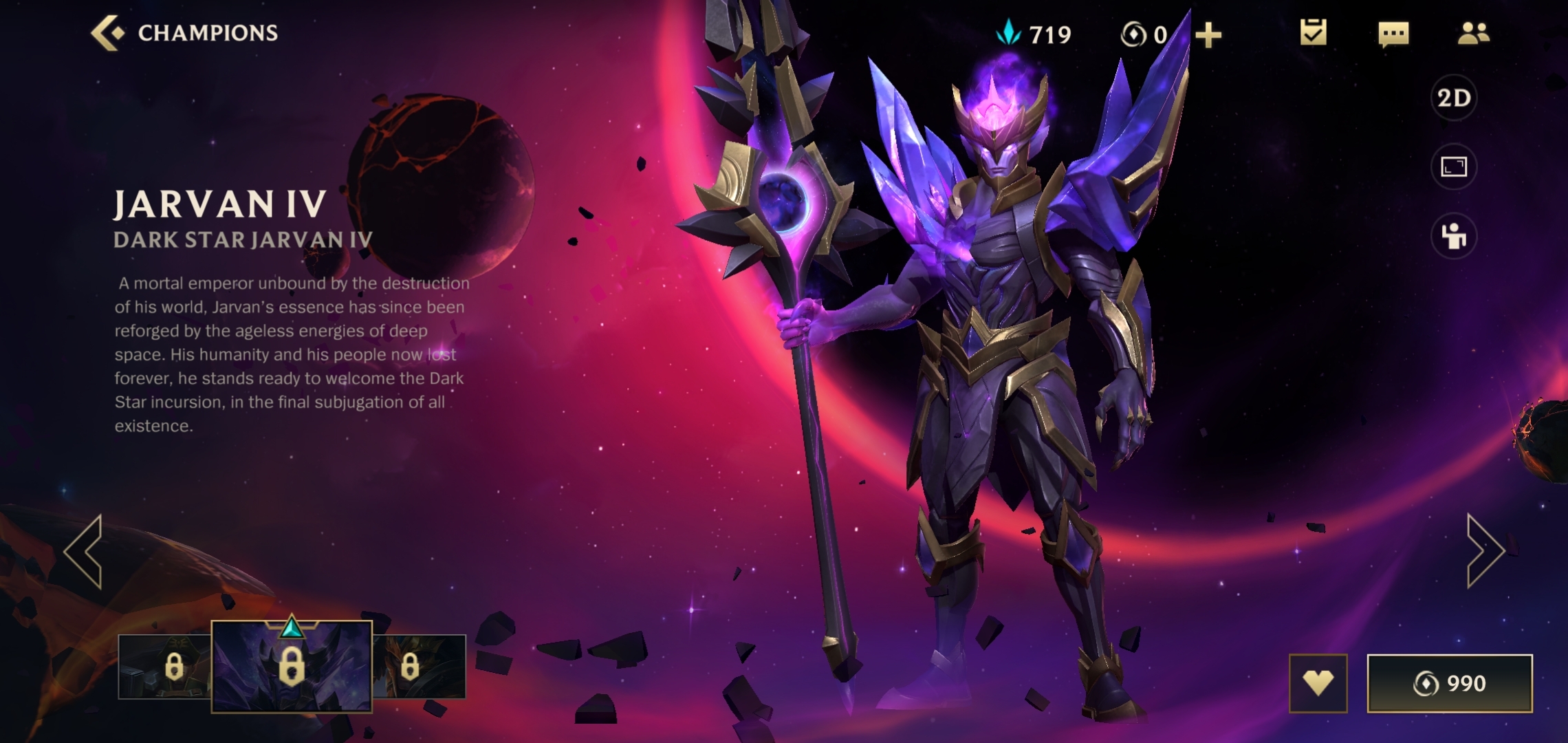Select the third locked skin thumbnail

click(420, 667)
